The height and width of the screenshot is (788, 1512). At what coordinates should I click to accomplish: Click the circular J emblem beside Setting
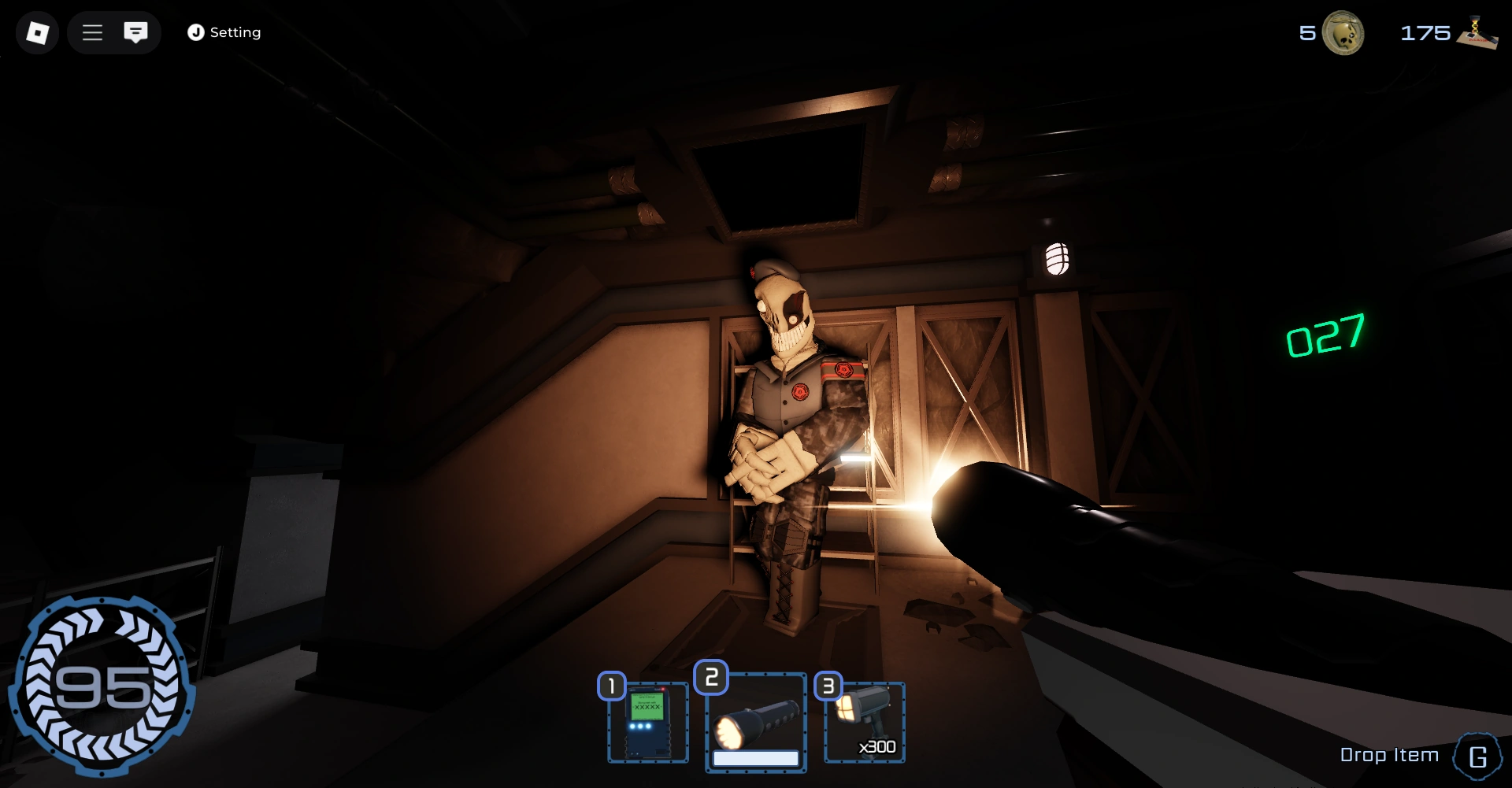[196, 32]
